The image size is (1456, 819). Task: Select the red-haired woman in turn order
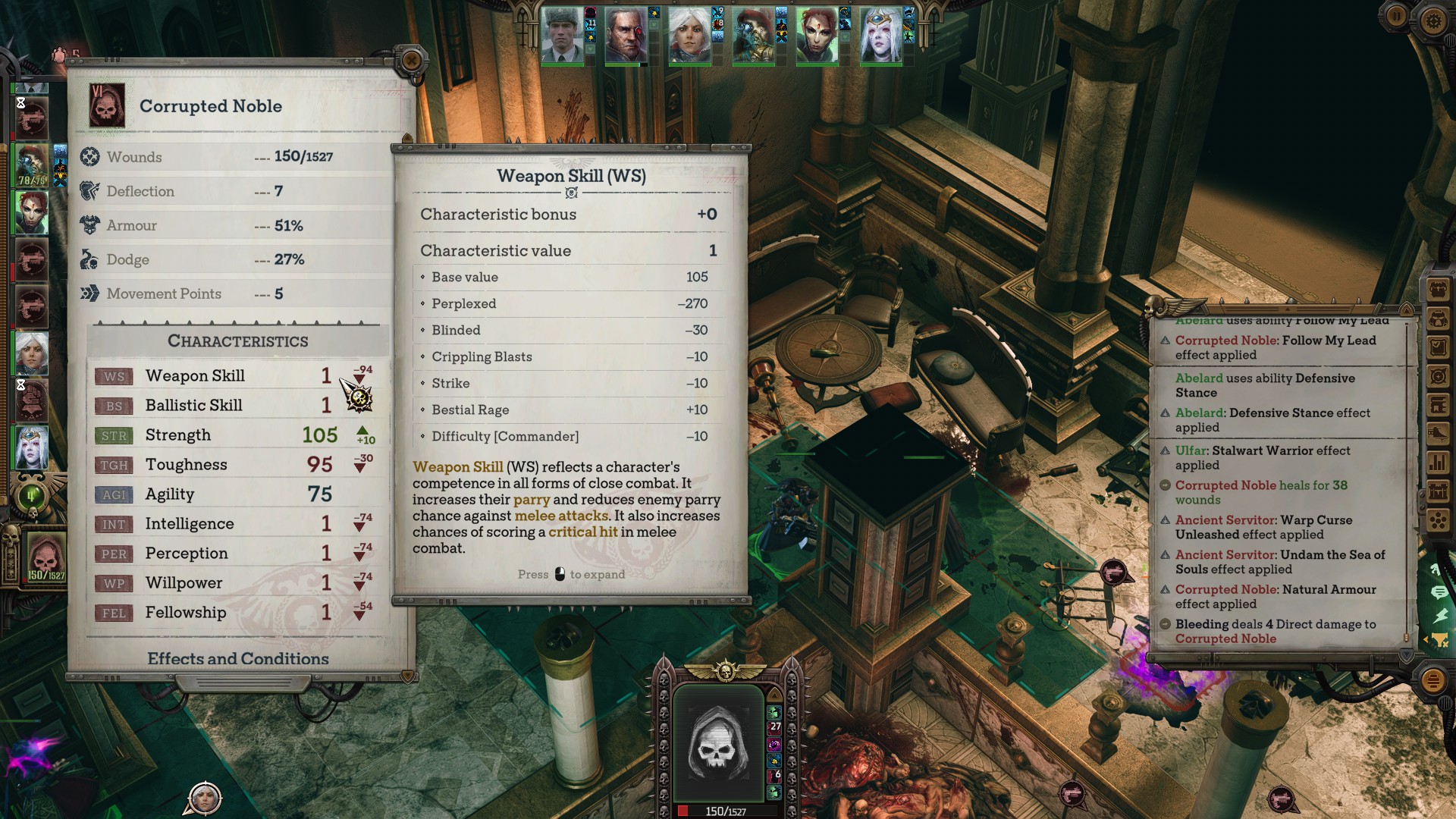(x=31, y=212)
